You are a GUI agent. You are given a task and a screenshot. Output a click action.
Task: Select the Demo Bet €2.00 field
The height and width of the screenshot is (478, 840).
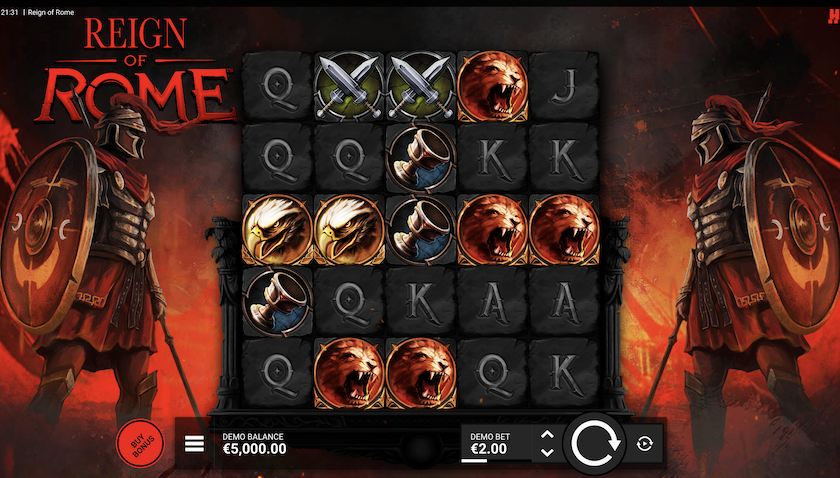point(494,443)
